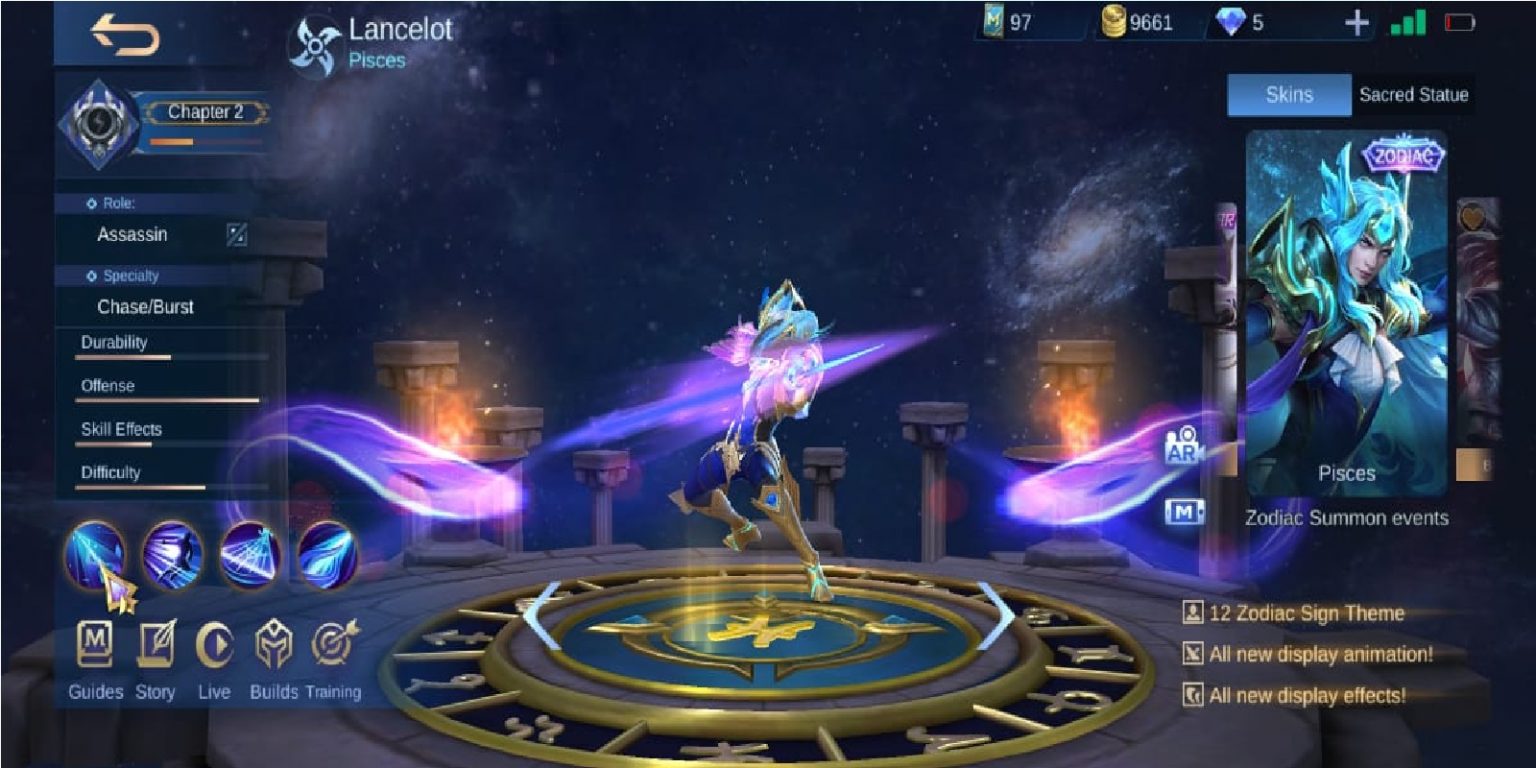The image size is (1536, 768).
Task: Open Zodiac Summon events
Action: 1346,519
